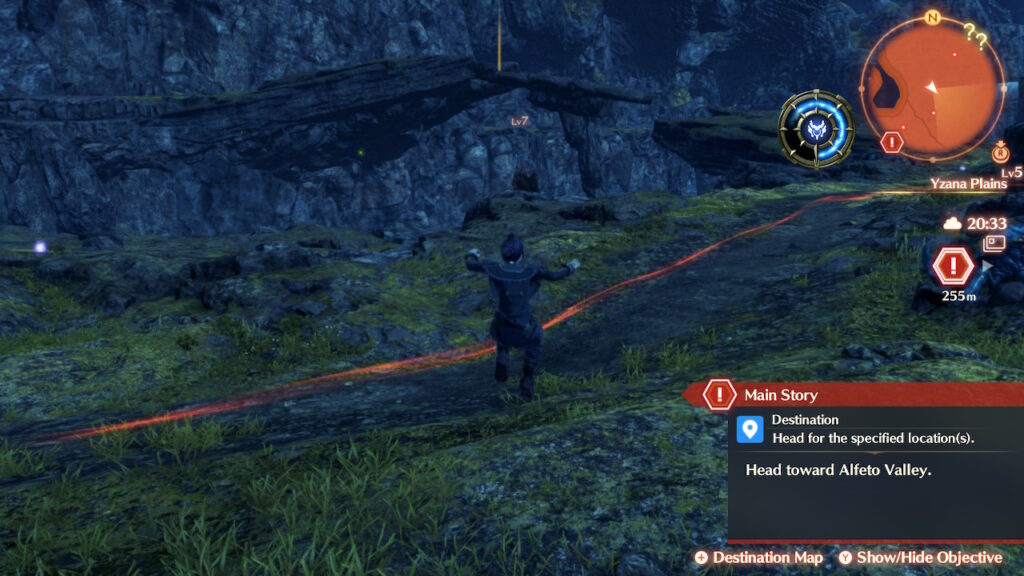Click the cards icon below the clock
The width and height of the screenshot is (1024, 576).
tap(994, 243)
